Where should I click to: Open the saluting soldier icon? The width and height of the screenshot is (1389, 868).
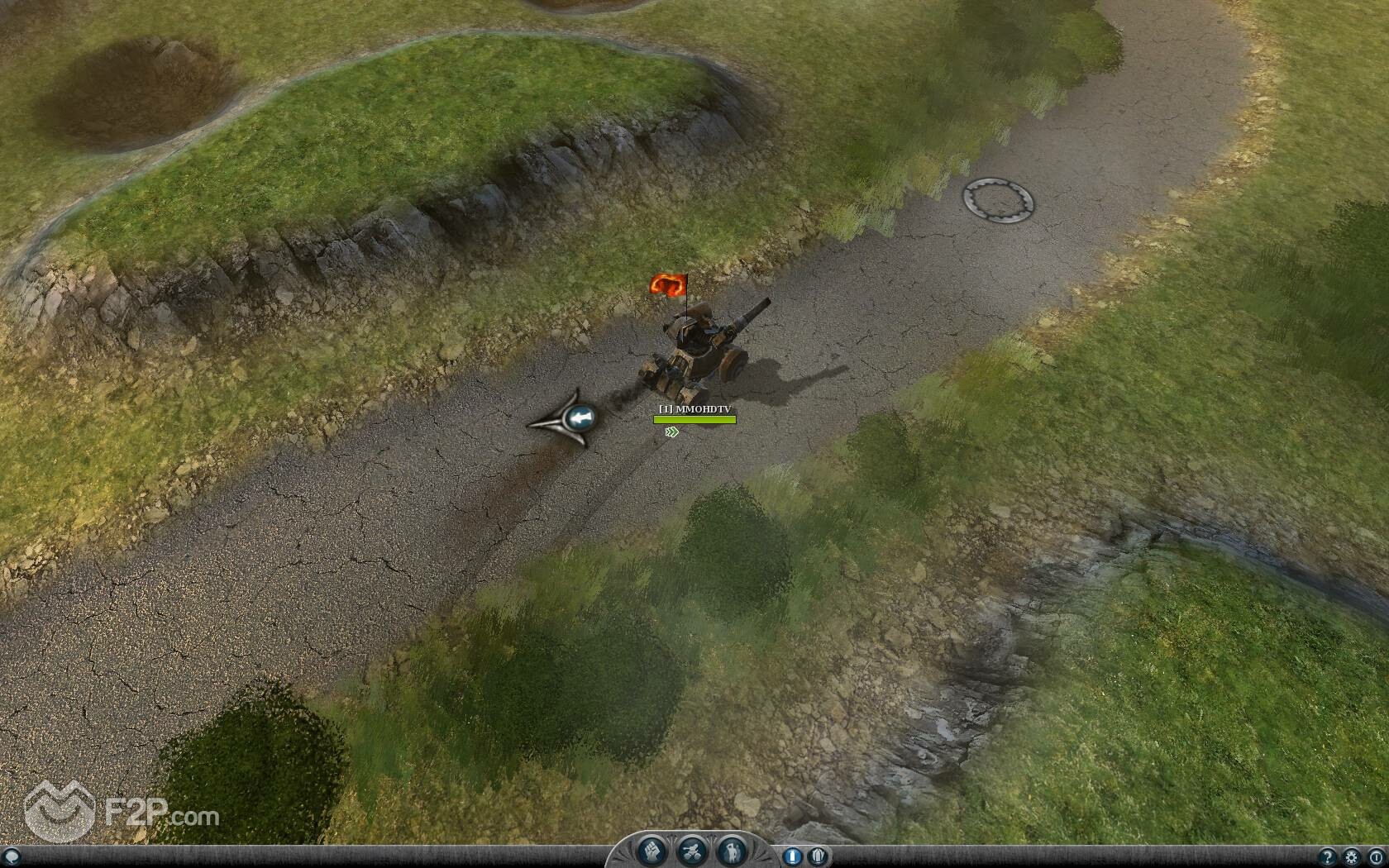(x=731, y=851)
